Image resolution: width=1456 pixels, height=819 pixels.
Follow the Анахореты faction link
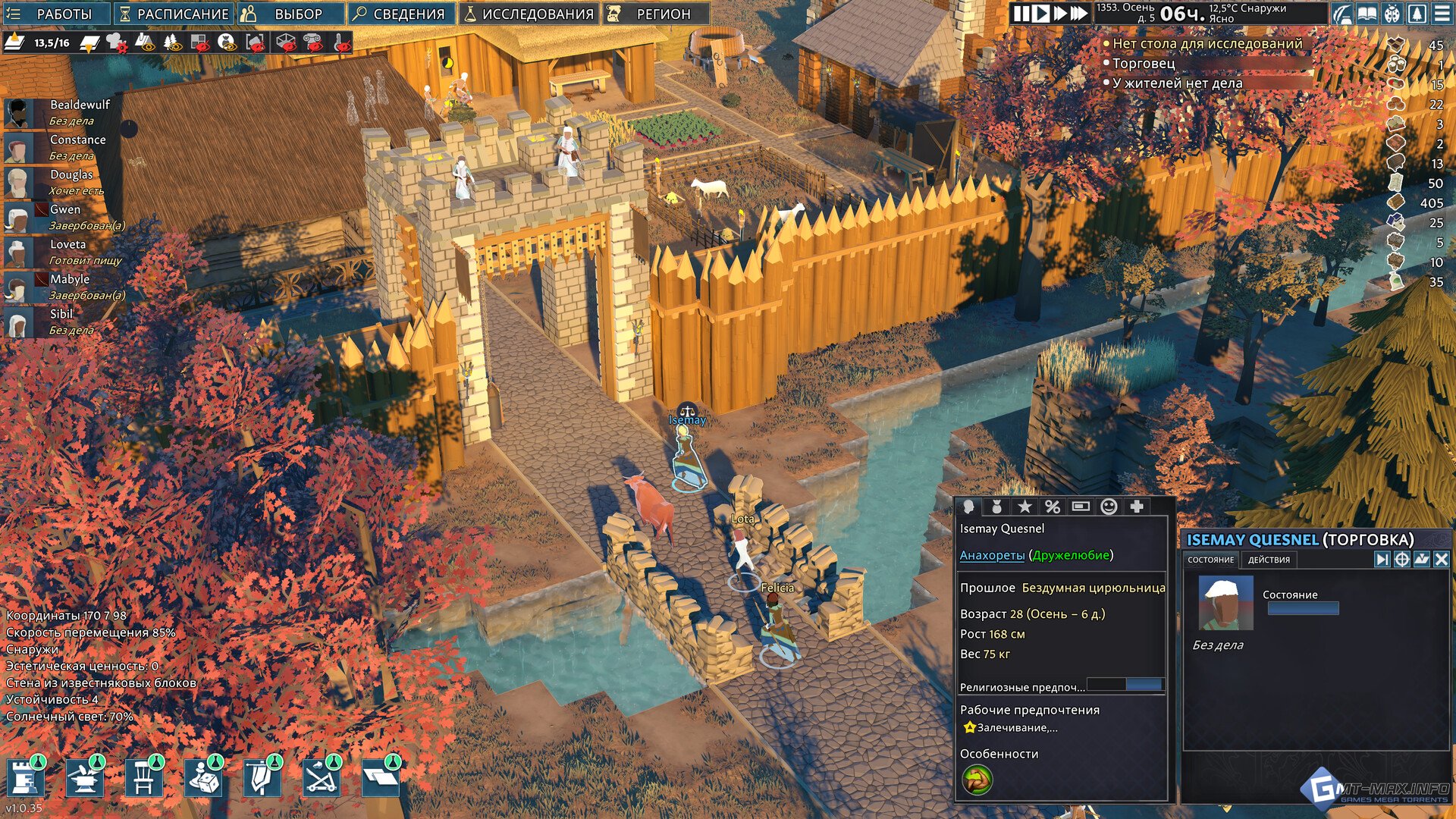point(992,555)
